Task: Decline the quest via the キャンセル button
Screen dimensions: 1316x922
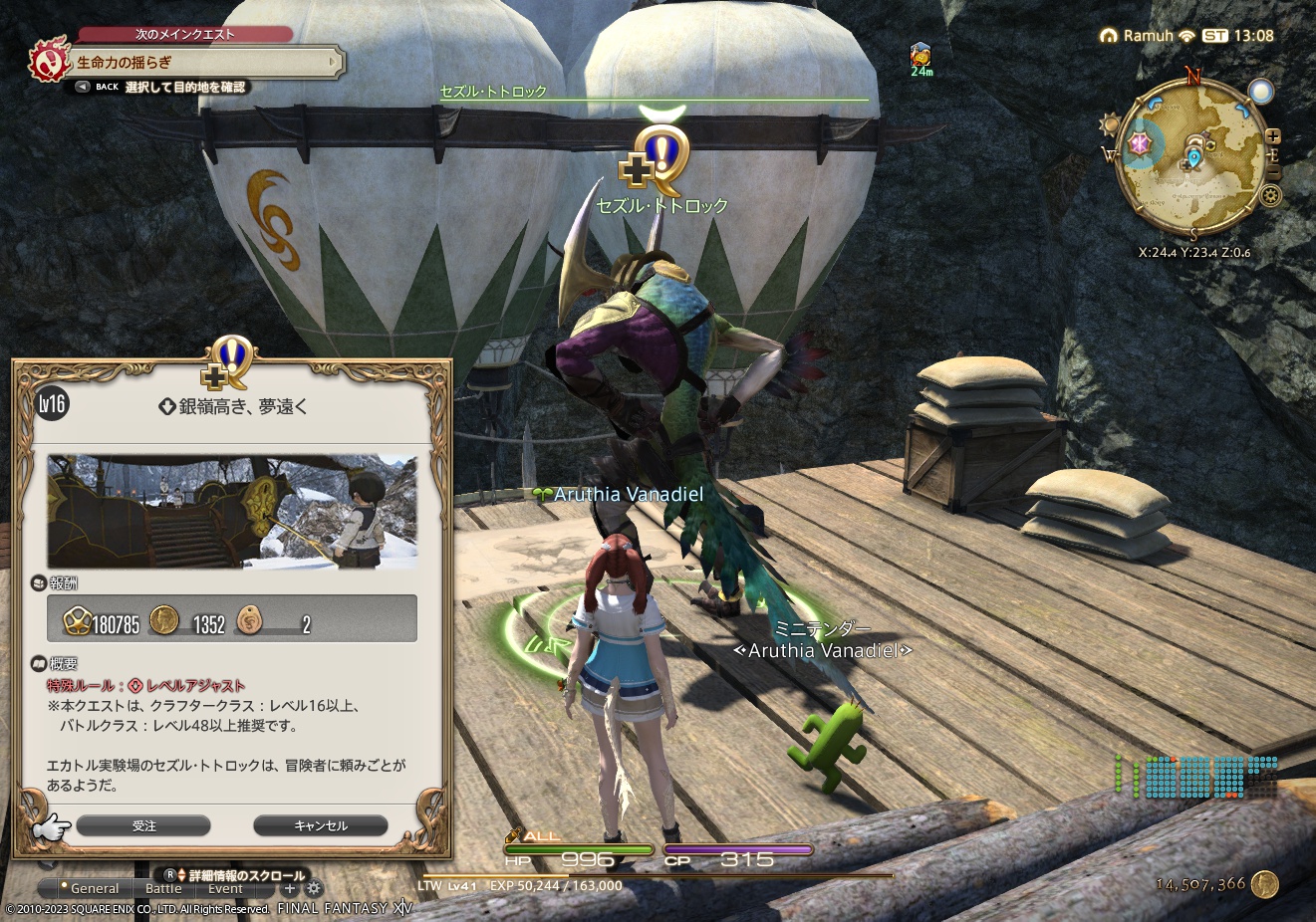Action: tap(321, 825)
